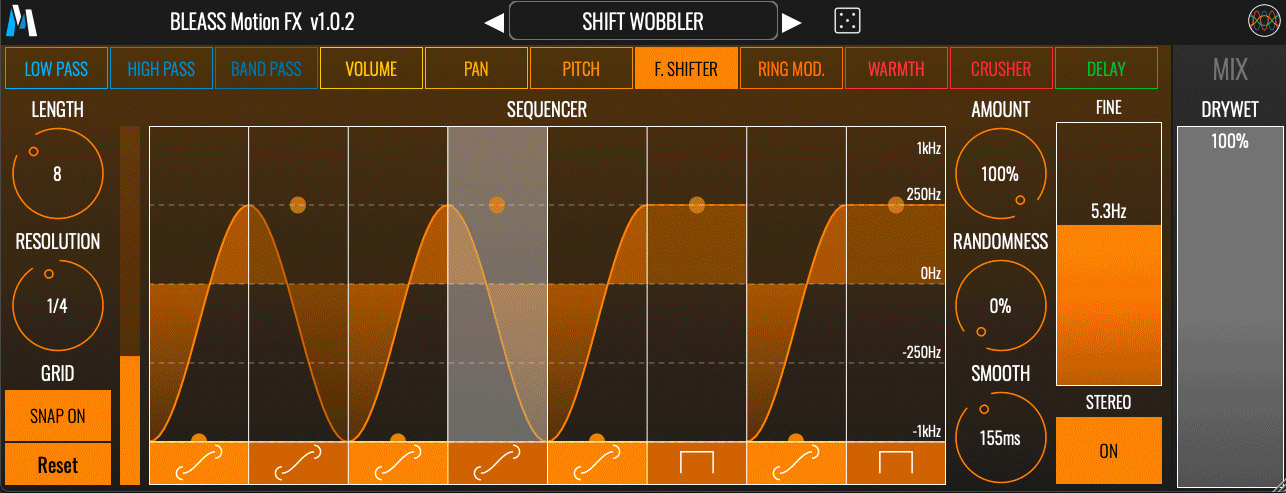Open the PITCH effect tab
The image size is (1286, 493).
pyautogui.click(x=581, y=69)
